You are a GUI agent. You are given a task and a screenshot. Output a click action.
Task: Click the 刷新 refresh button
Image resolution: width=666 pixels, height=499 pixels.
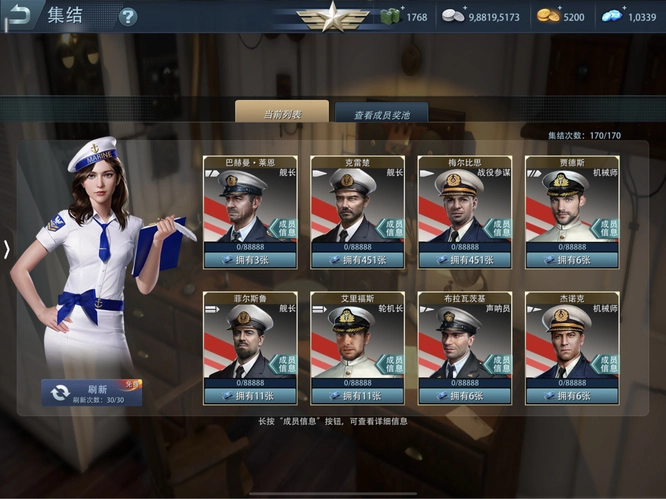(x=91, y=392)
